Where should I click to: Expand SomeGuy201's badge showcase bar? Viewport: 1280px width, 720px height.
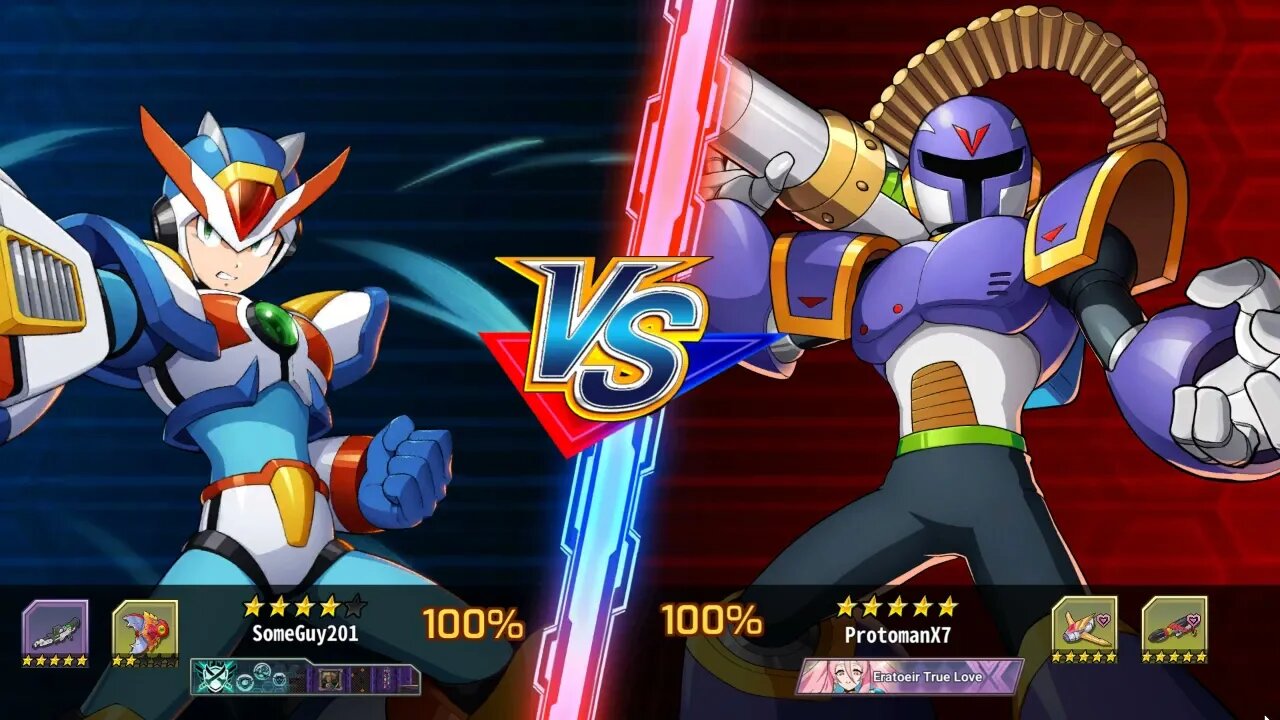pyautogui.click(x=305, y=676)
